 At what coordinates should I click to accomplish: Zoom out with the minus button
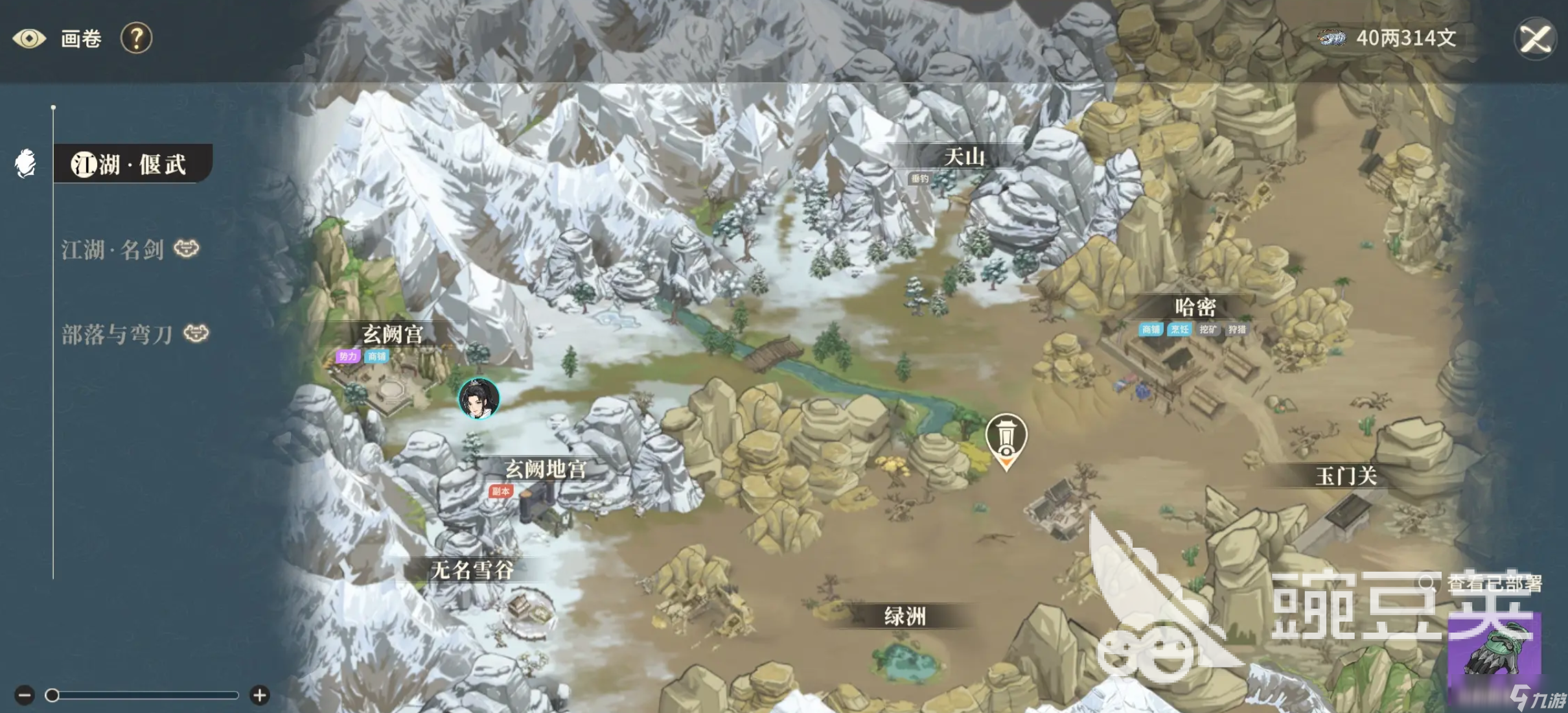[x=25, y=695]
